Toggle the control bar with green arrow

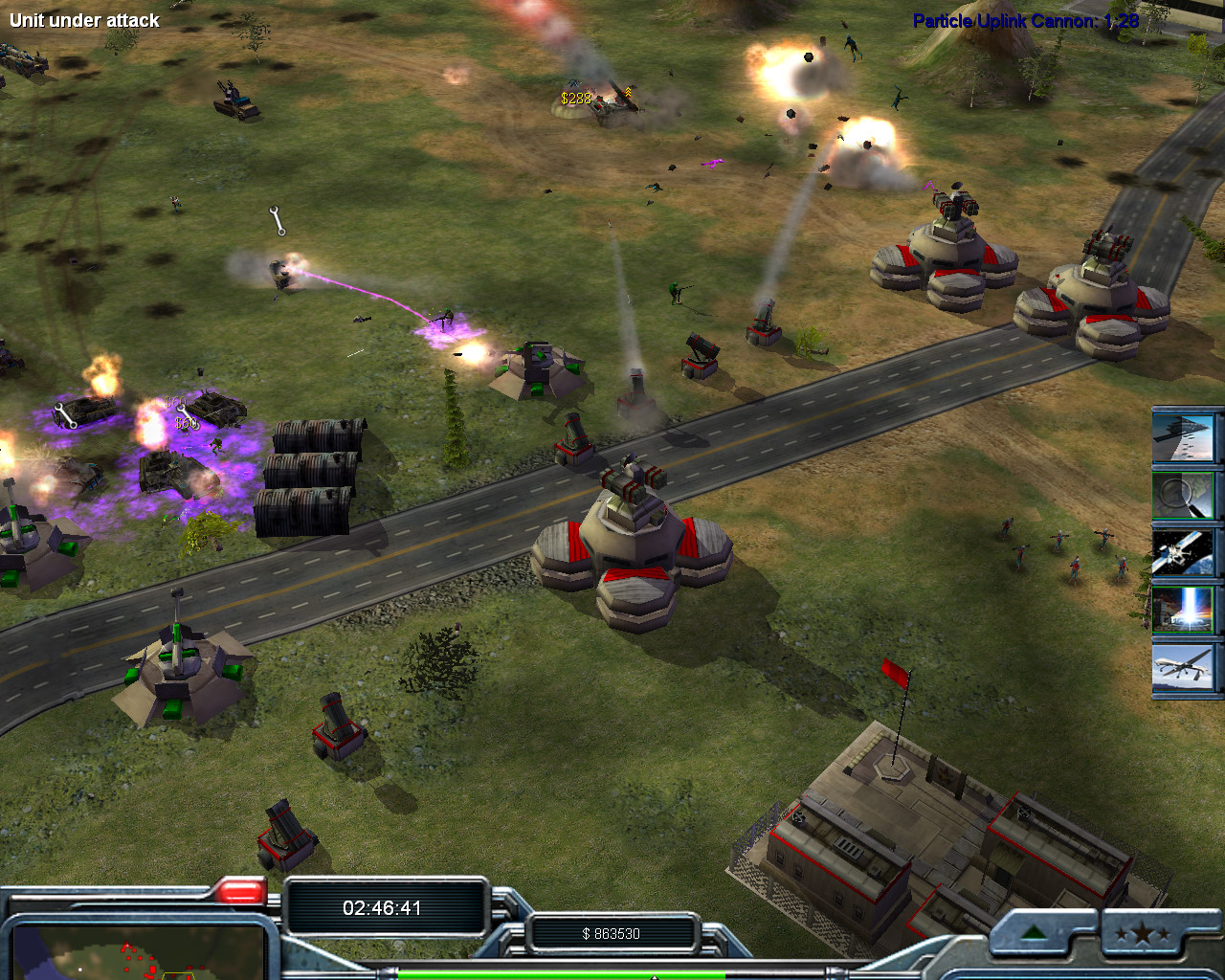(1035, 932)
